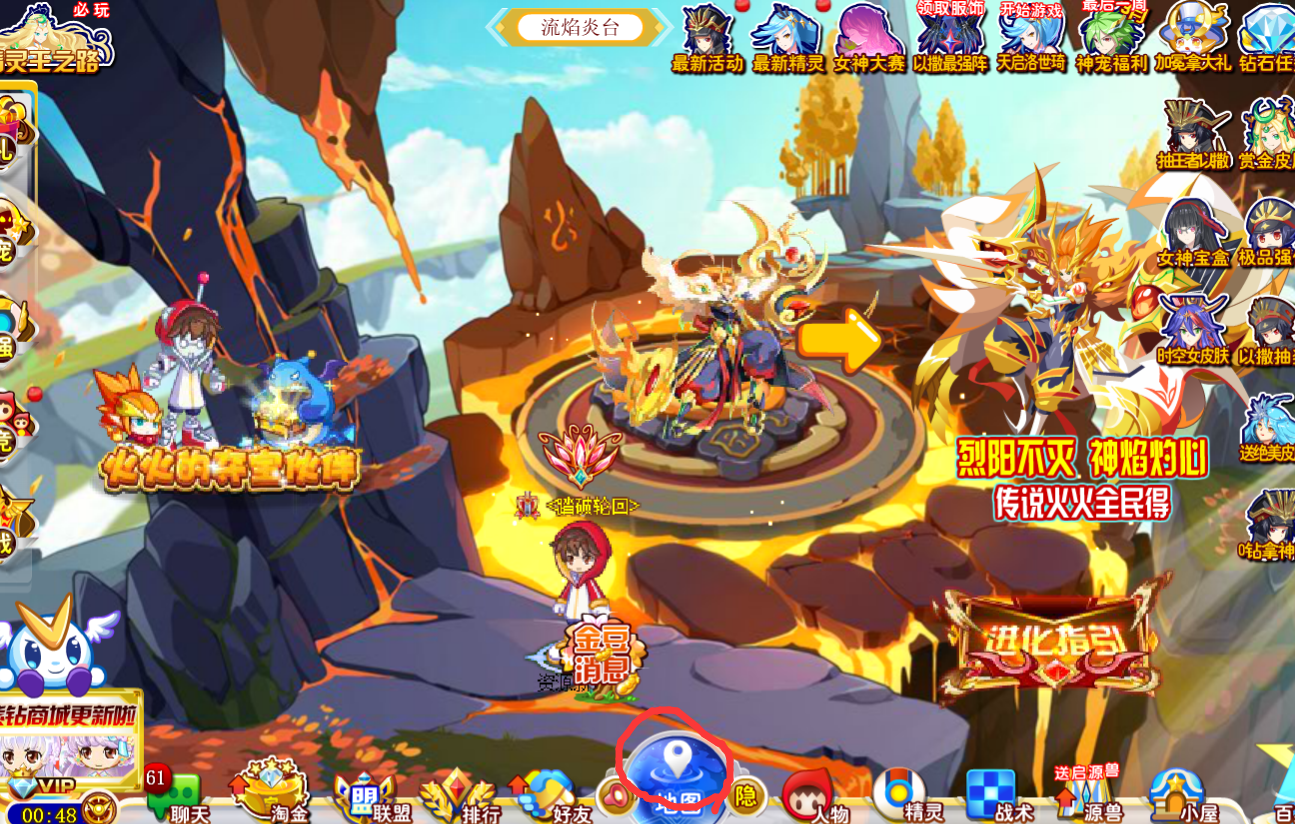The width and height of the screenshot is (1295, 824).
Task: Open the 战术 tactics menu
Action: point(994,797)
